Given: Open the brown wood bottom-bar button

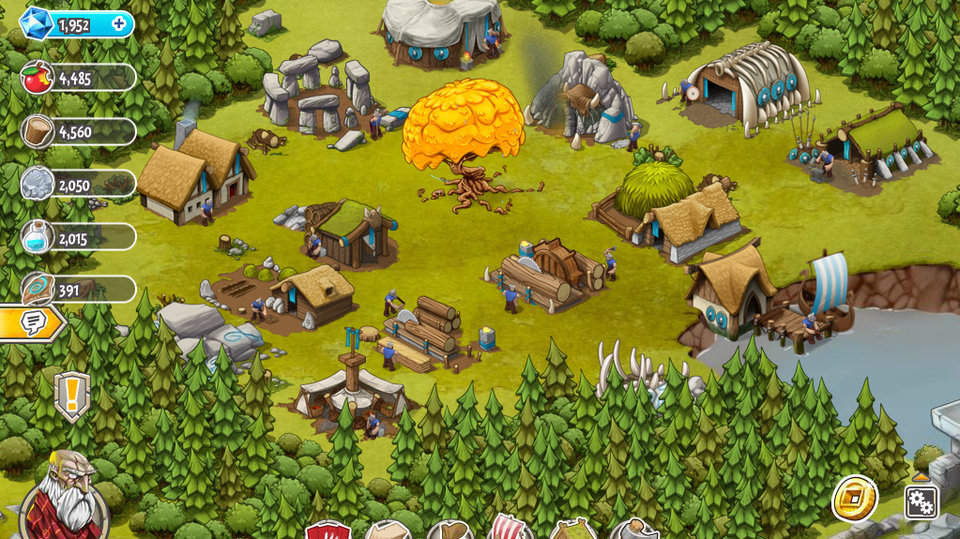Looking at the screenshot, I should tap(449, 530).
